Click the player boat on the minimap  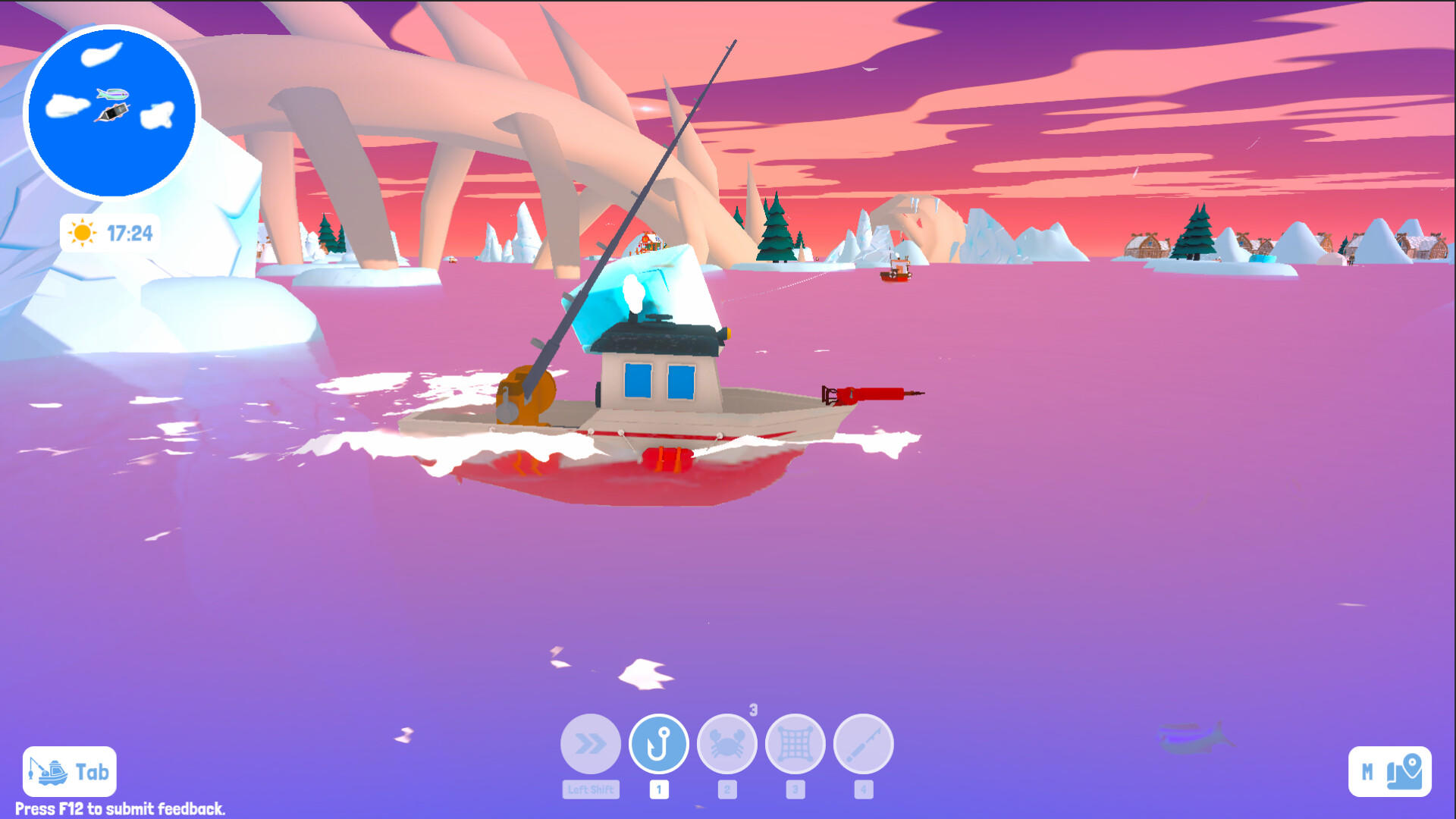point(111,114)
